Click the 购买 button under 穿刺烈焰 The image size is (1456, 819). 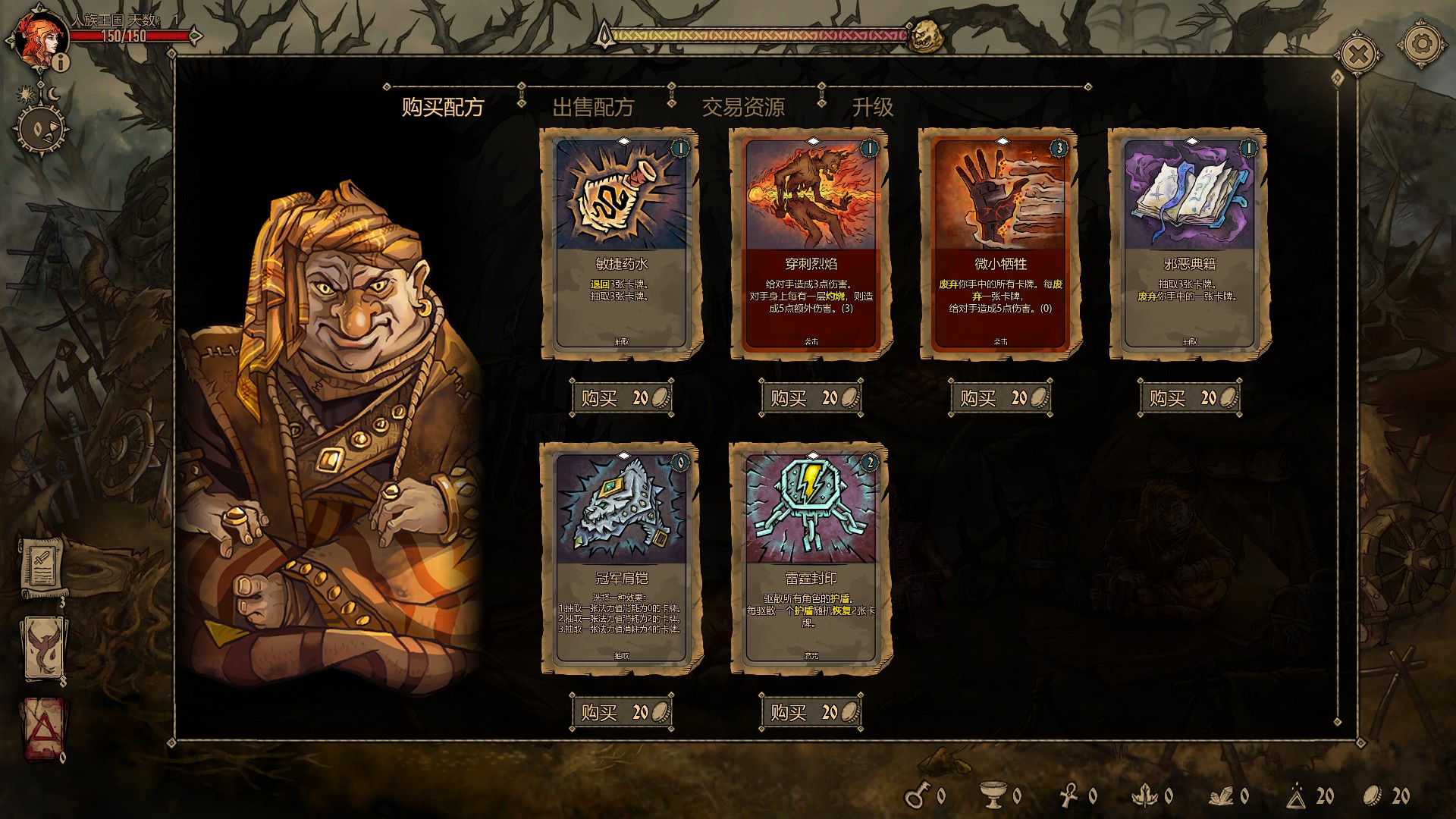pyautogui.click(x=811, y=398)
